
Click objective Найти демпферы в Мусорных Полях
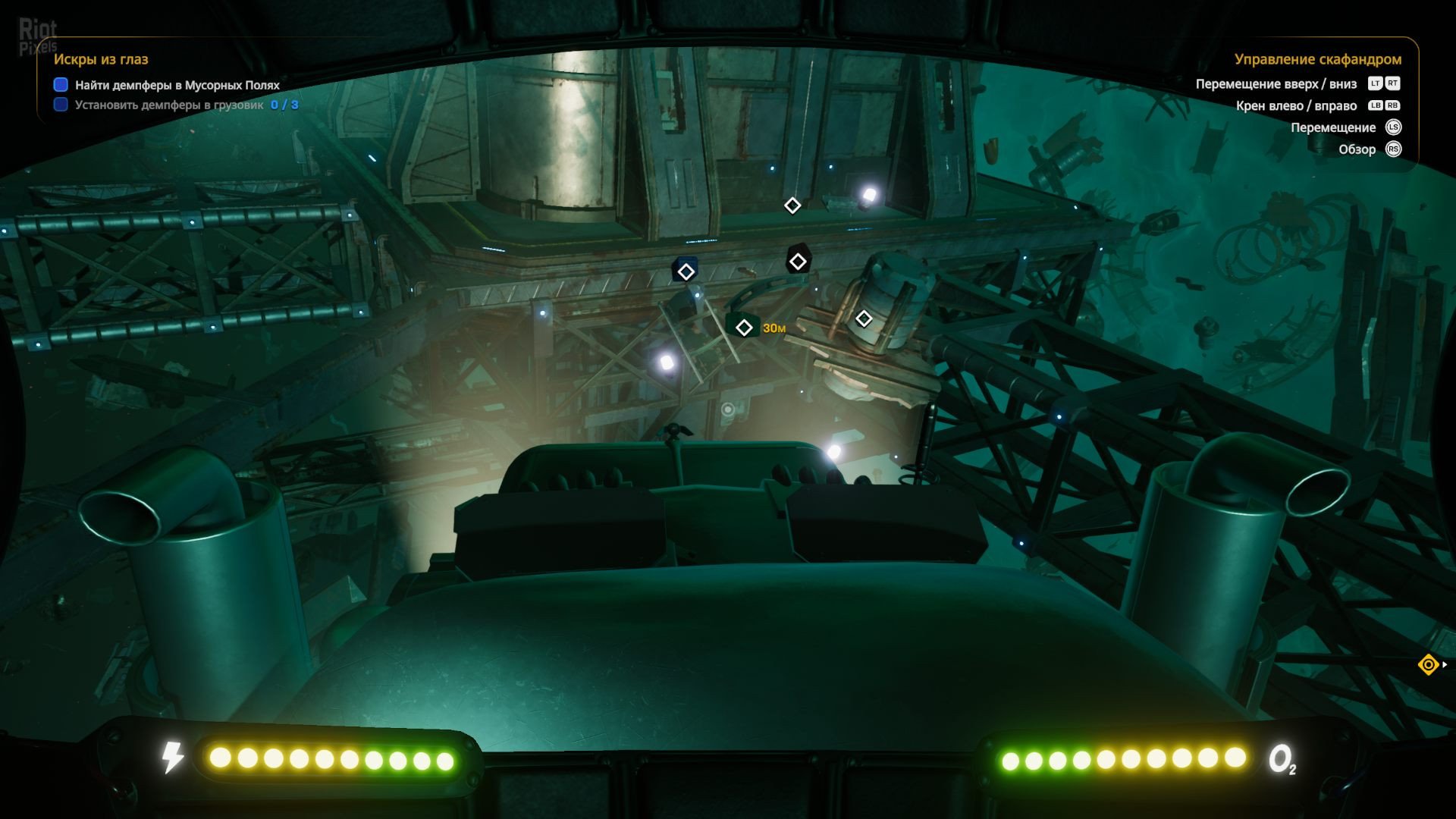[x=177, y=85]
